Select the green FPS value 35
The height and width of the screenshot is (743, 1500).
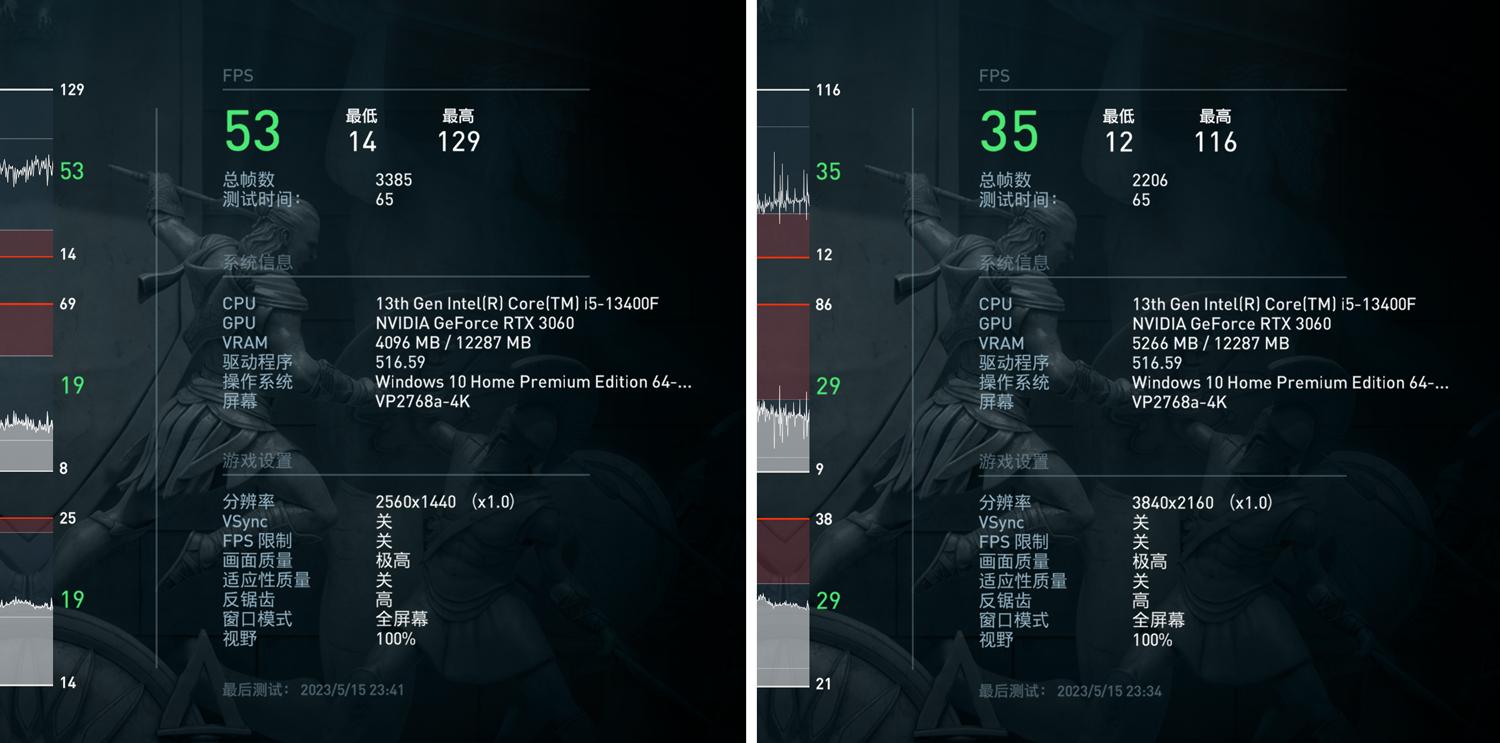1008,132
